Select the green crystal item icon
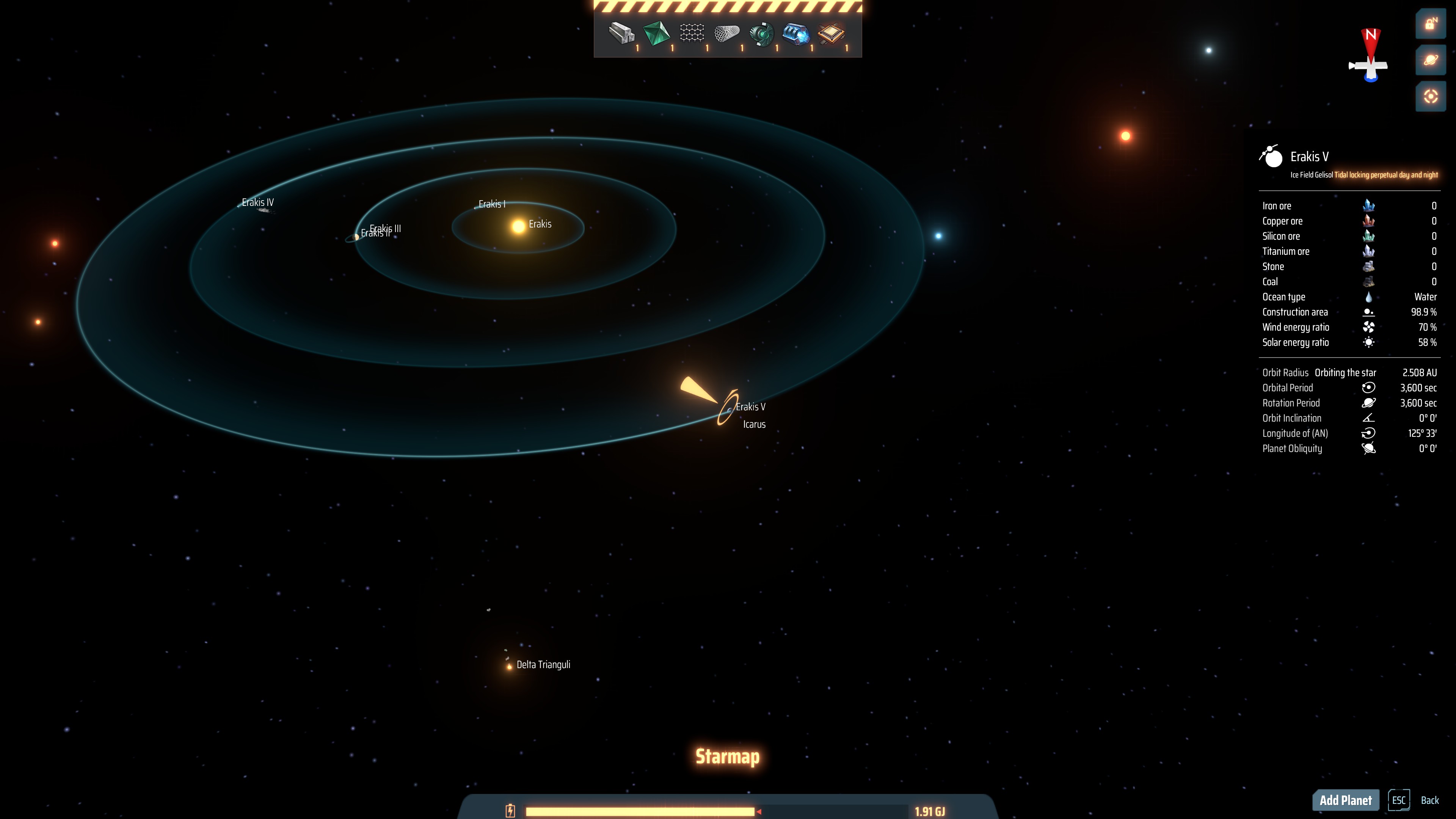The width and height of the screenshot is (1456, 819). [656, 33]
